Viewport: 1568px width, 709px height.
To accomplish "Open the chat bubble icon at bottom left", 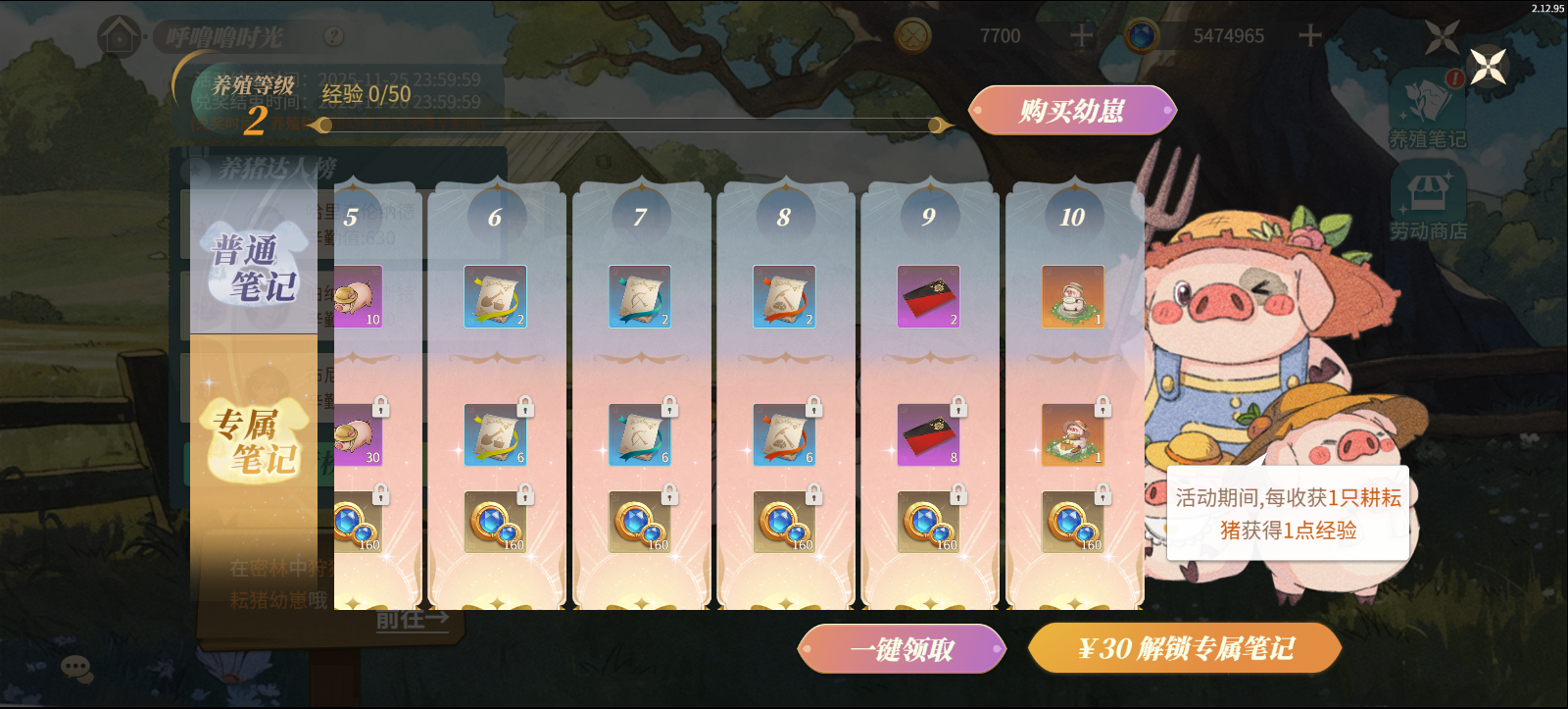I will tap(76, 666).
